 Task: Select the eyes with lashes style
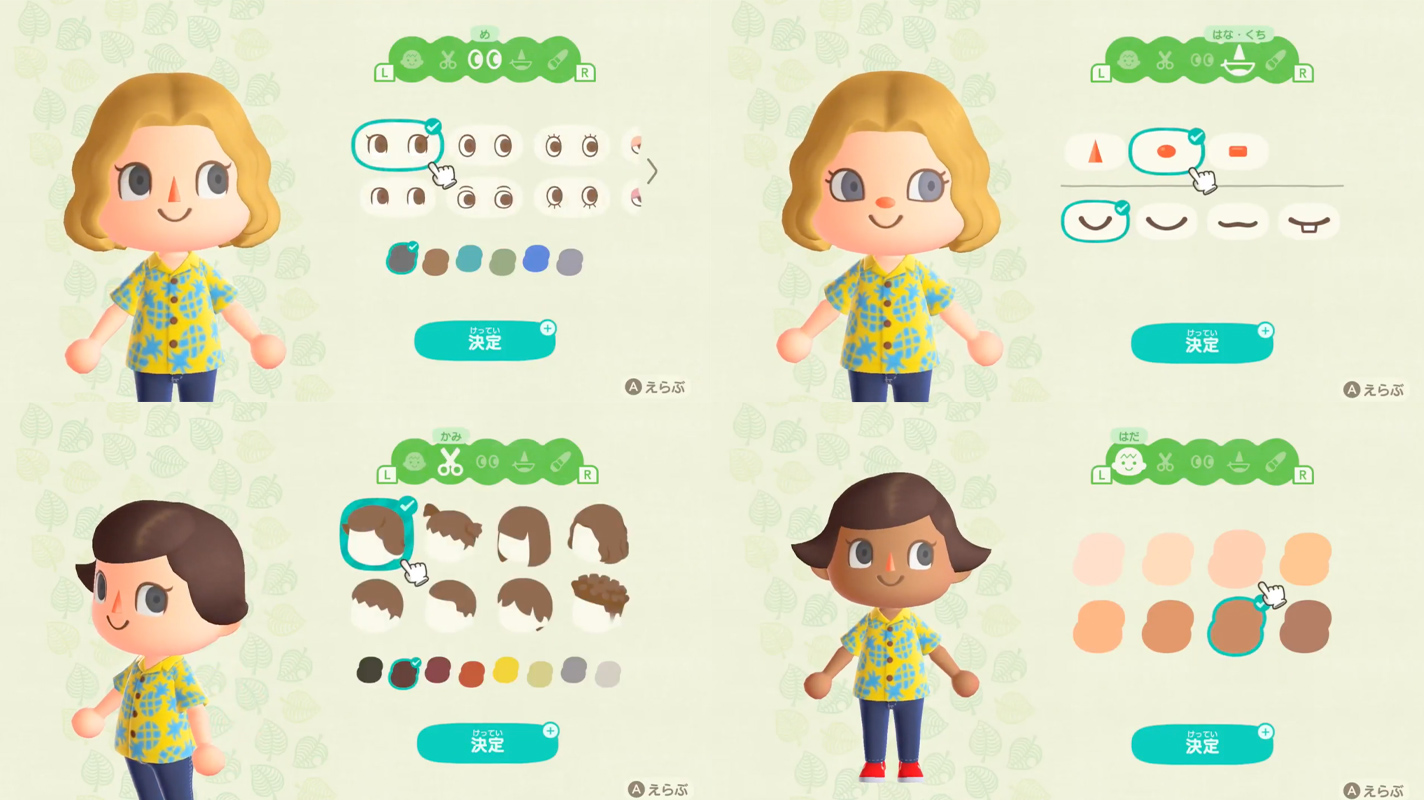pos(572,144)
